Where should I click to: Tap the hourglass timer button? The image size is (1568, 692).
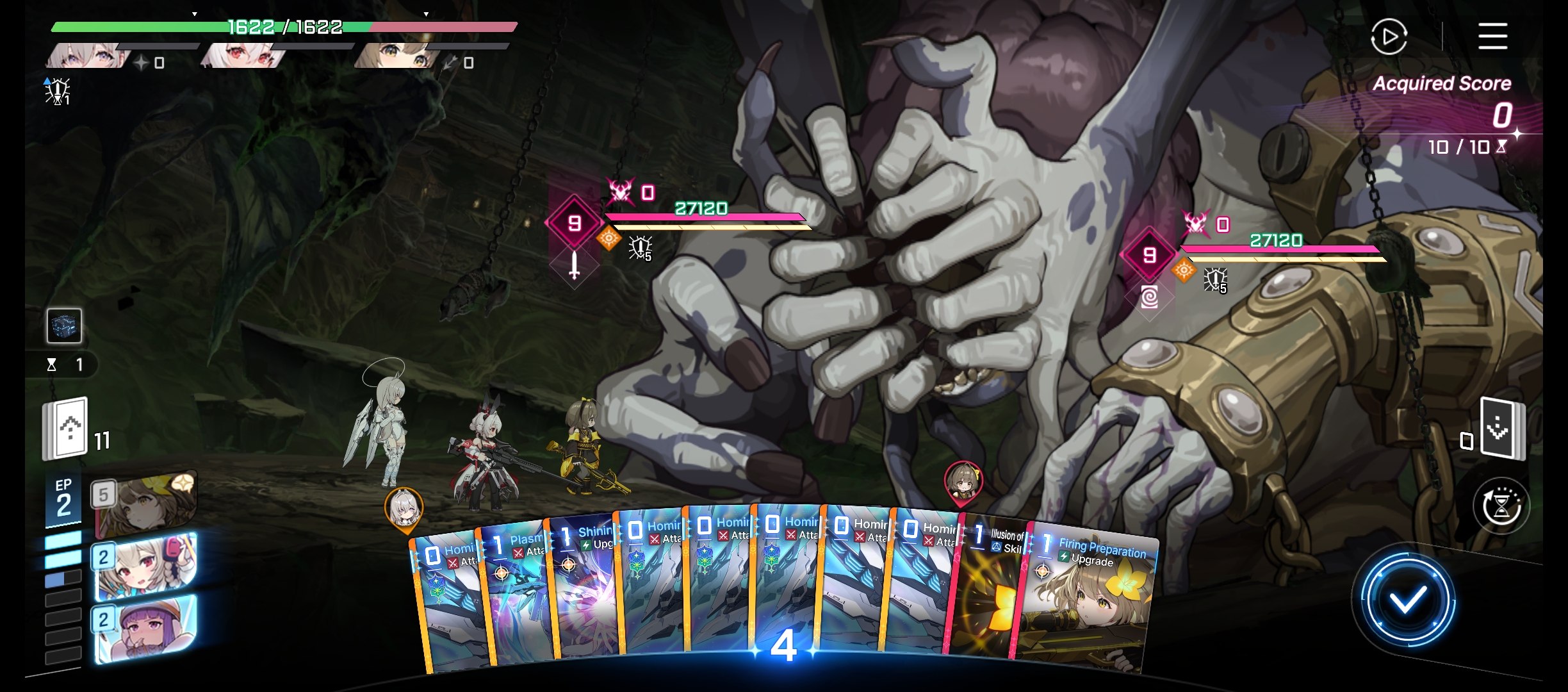1501,506
